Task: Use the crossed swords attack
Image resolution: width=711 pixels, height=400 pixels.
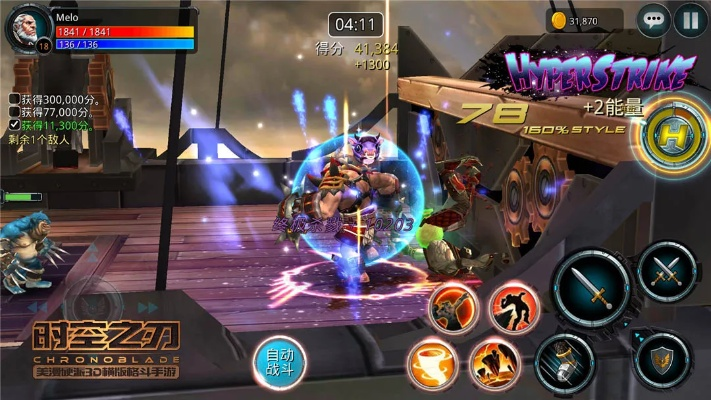Action: 667,271
